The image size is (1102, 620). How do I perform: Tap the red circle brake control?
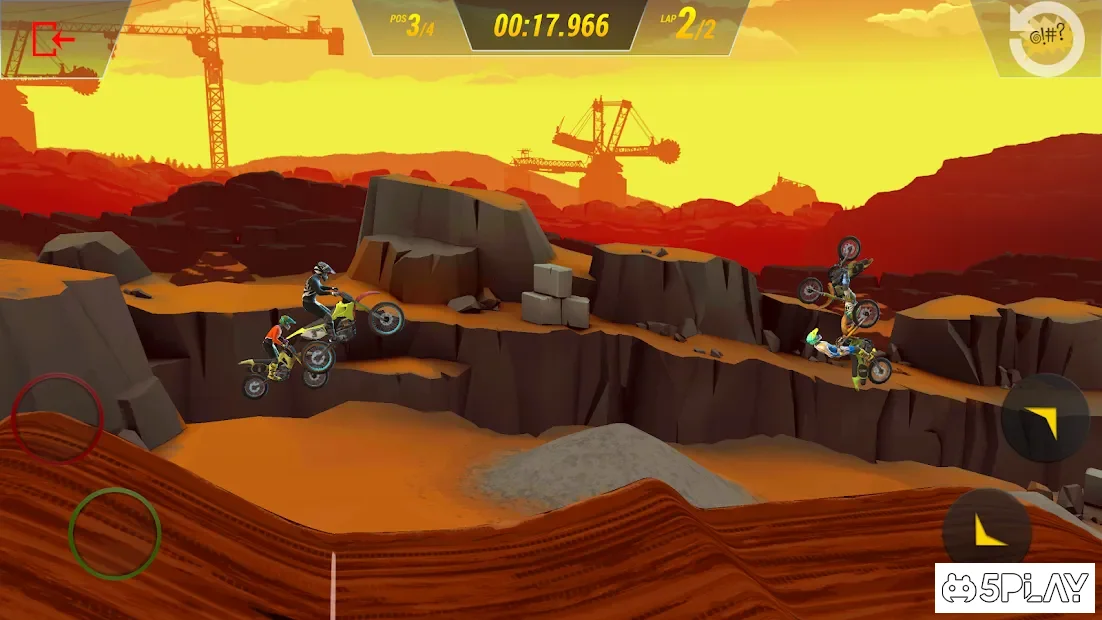tap(57, 418)
